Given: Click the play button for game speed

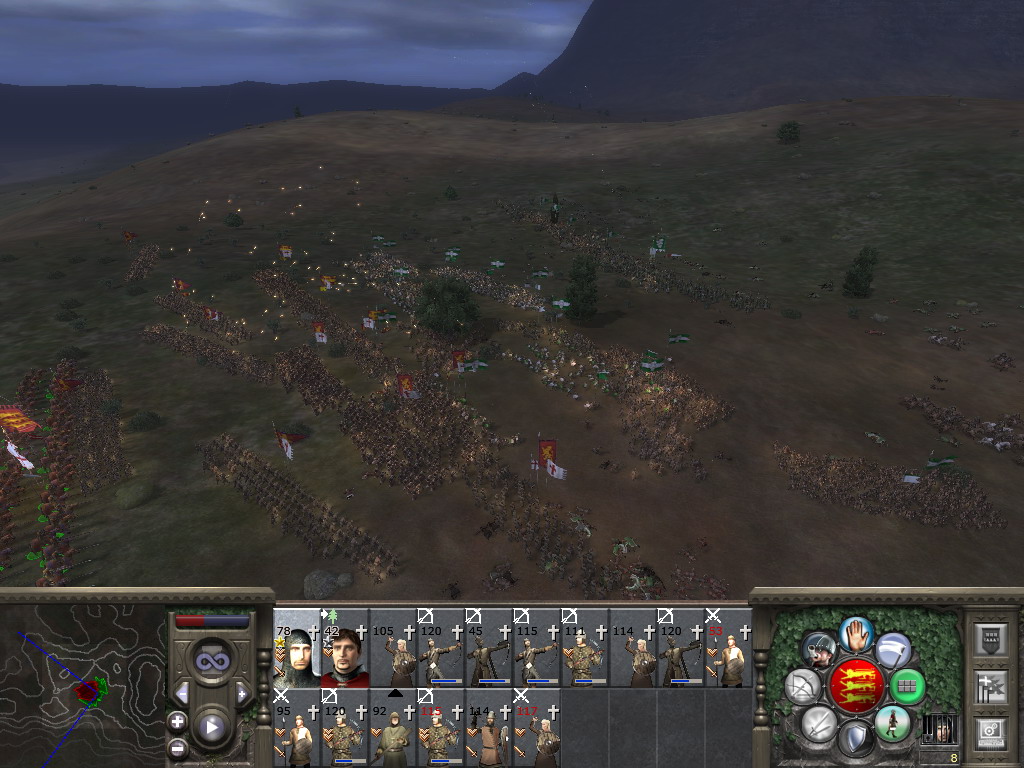Looking at the screenshot, I should pos(211,727).
